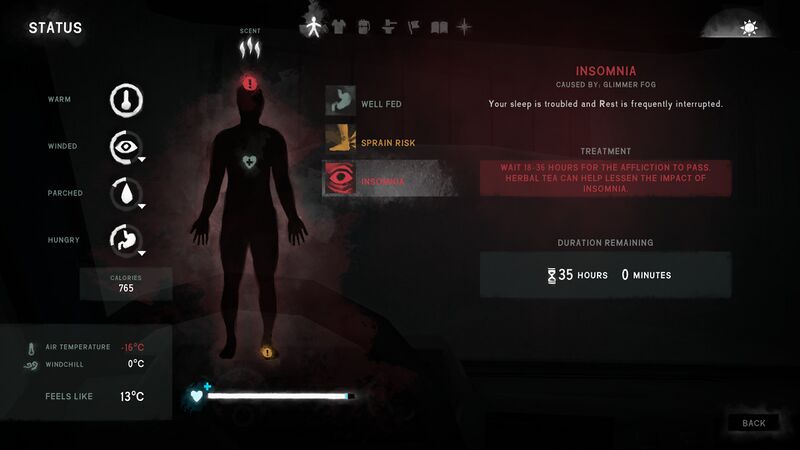Select the Status tab with the person icon
800x450 pixels.
coord(312,27)
